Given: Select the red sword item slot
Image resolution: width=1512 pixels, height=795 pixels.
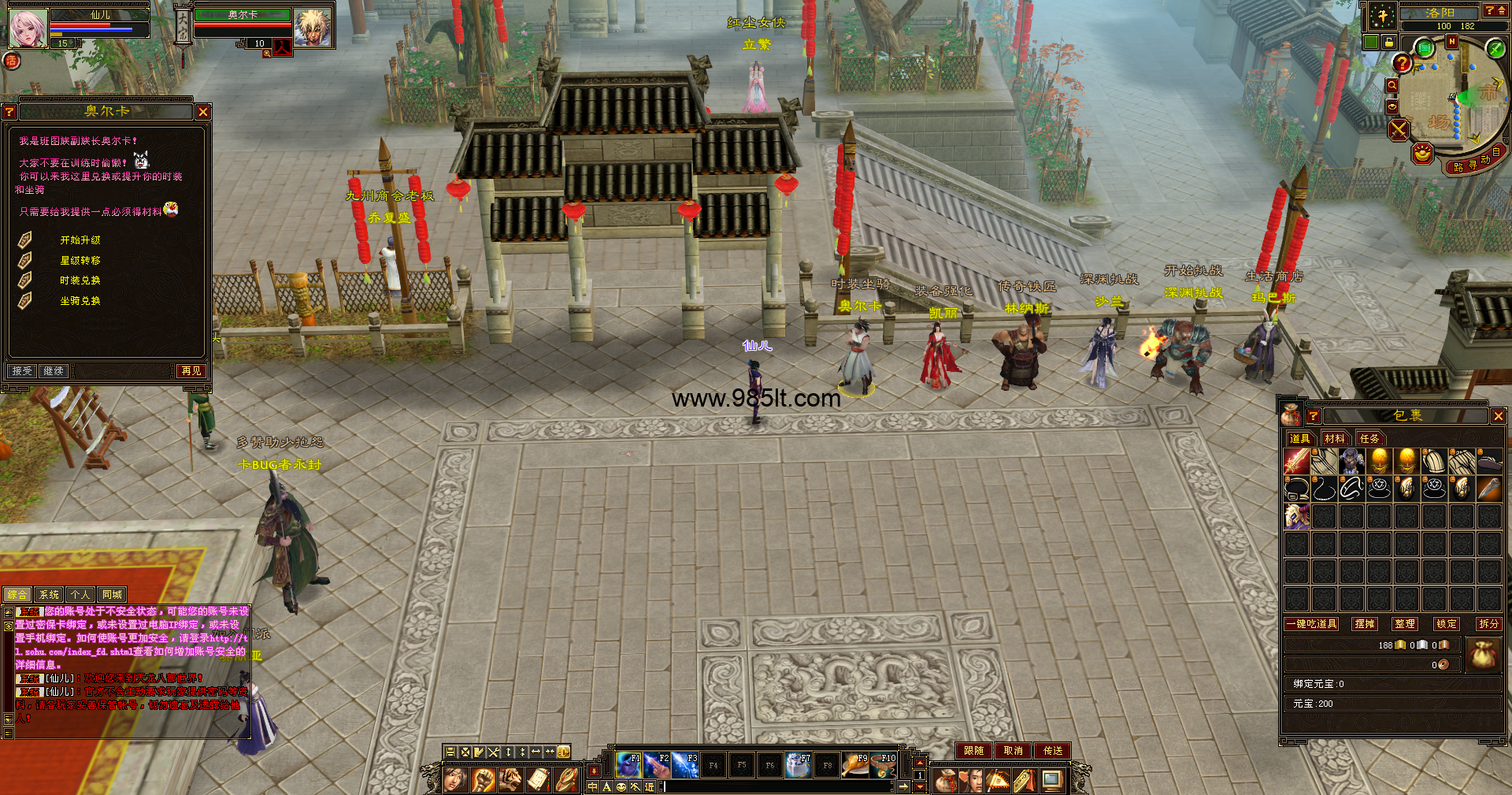Looking at the screenshot, I should pyautogui.click(x=1296, y=462).
